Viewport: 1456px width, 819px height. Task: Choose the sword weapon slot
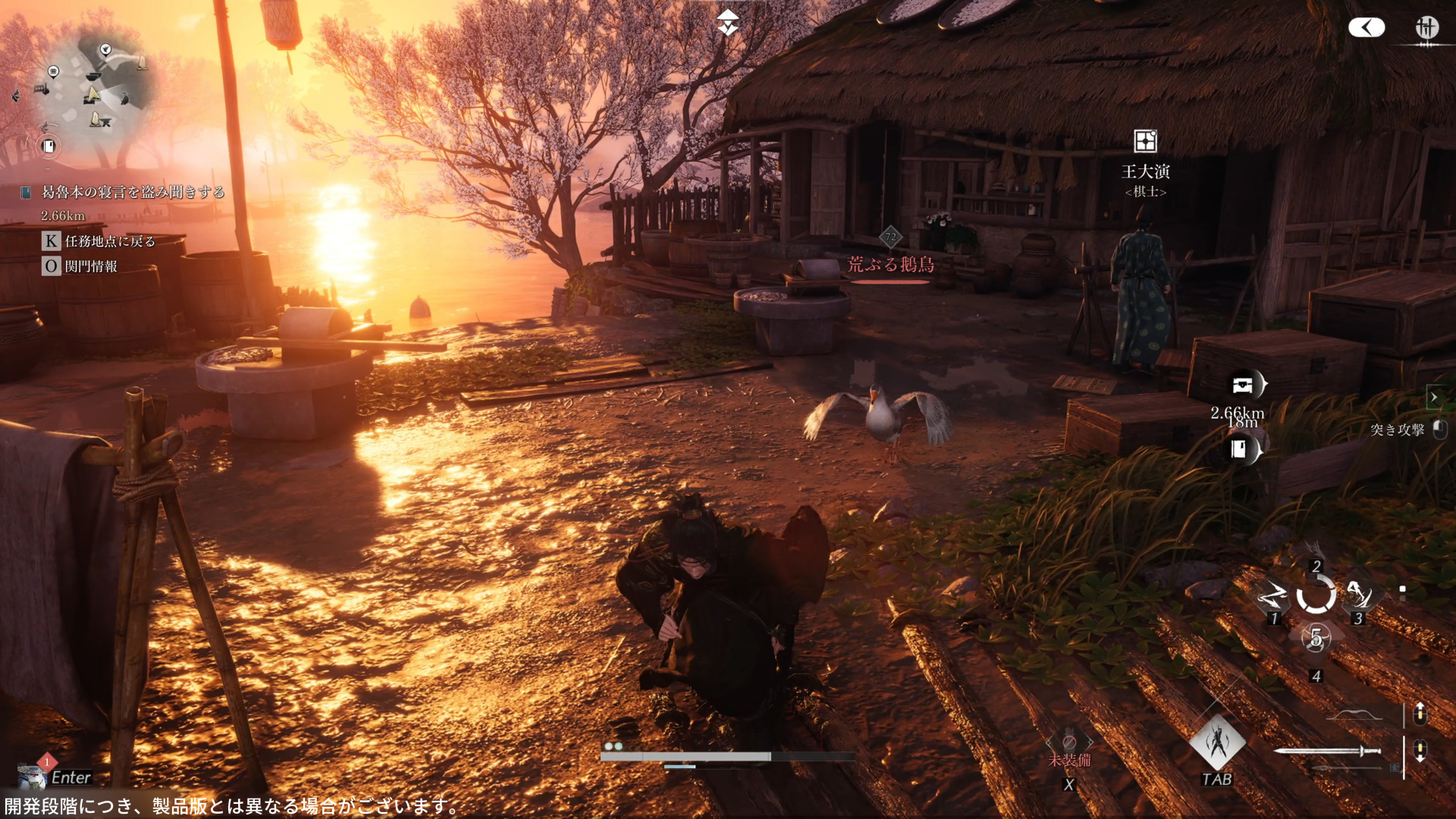1327,752
